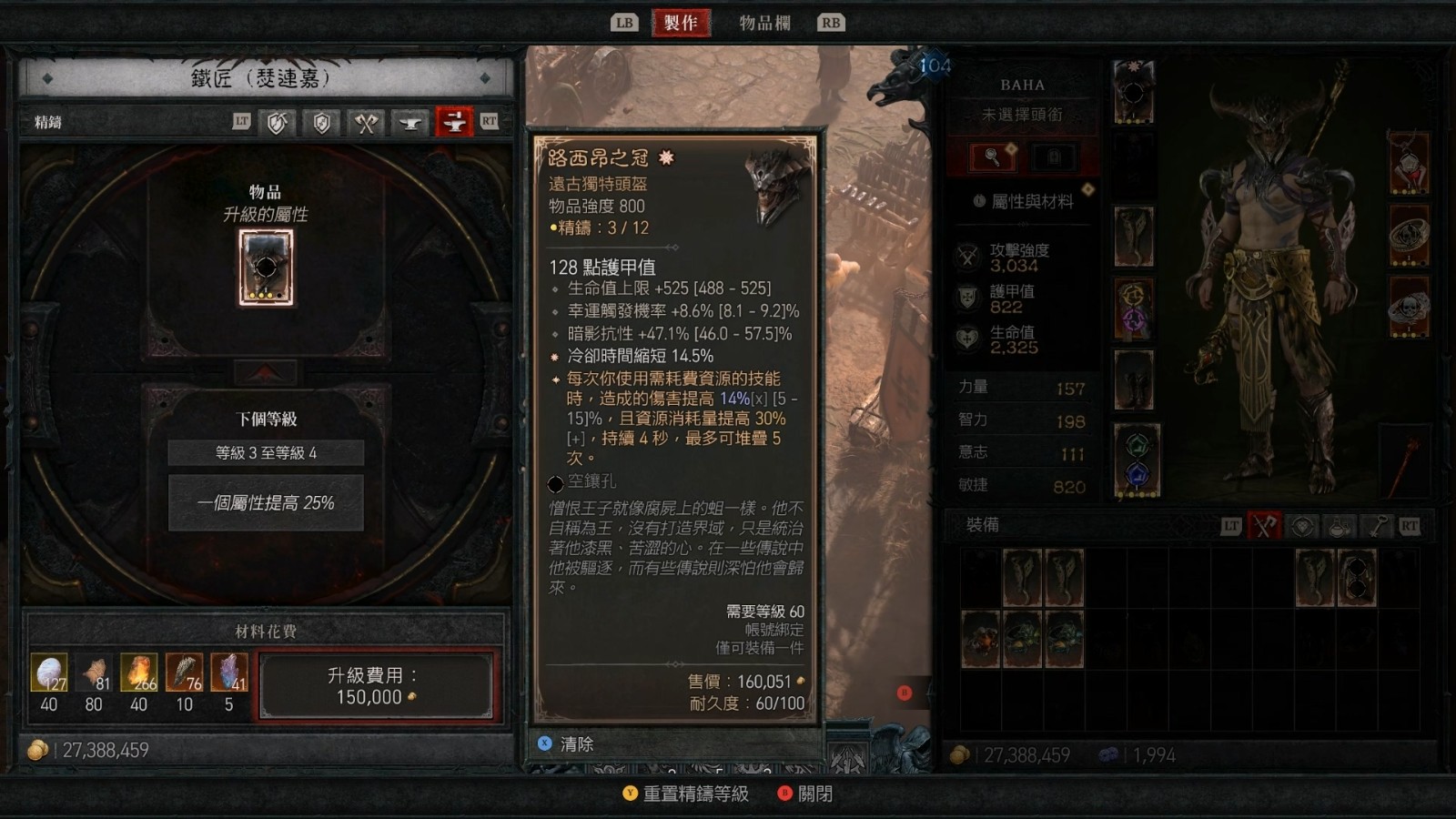Image resolution: width=1456 pixels, height=819 pixels.
Task: Select the 製作 tab at the top
Action: click(682, 23)
